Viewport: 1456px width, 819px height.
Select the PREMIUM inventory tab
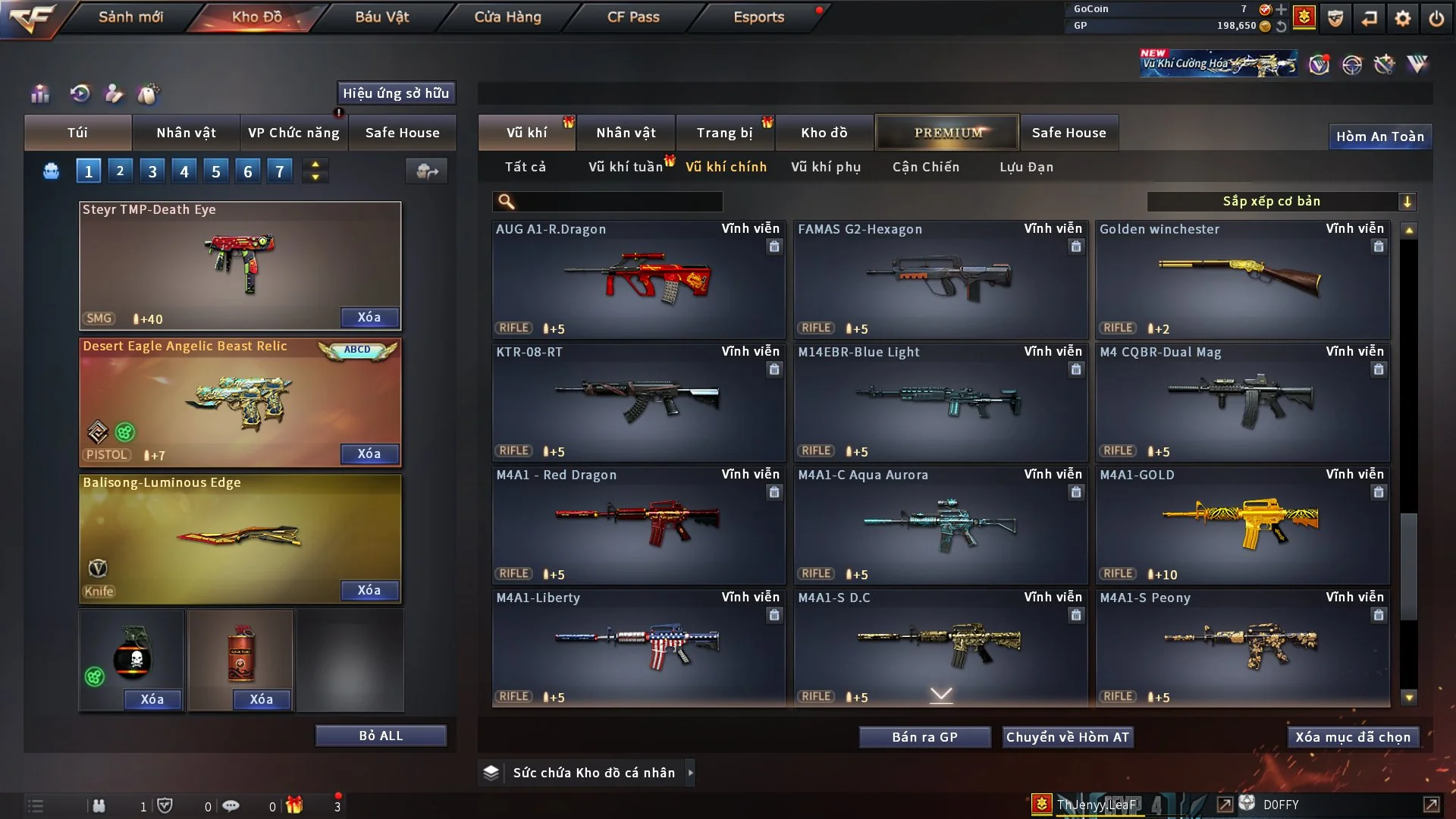[x=947, y=133]
